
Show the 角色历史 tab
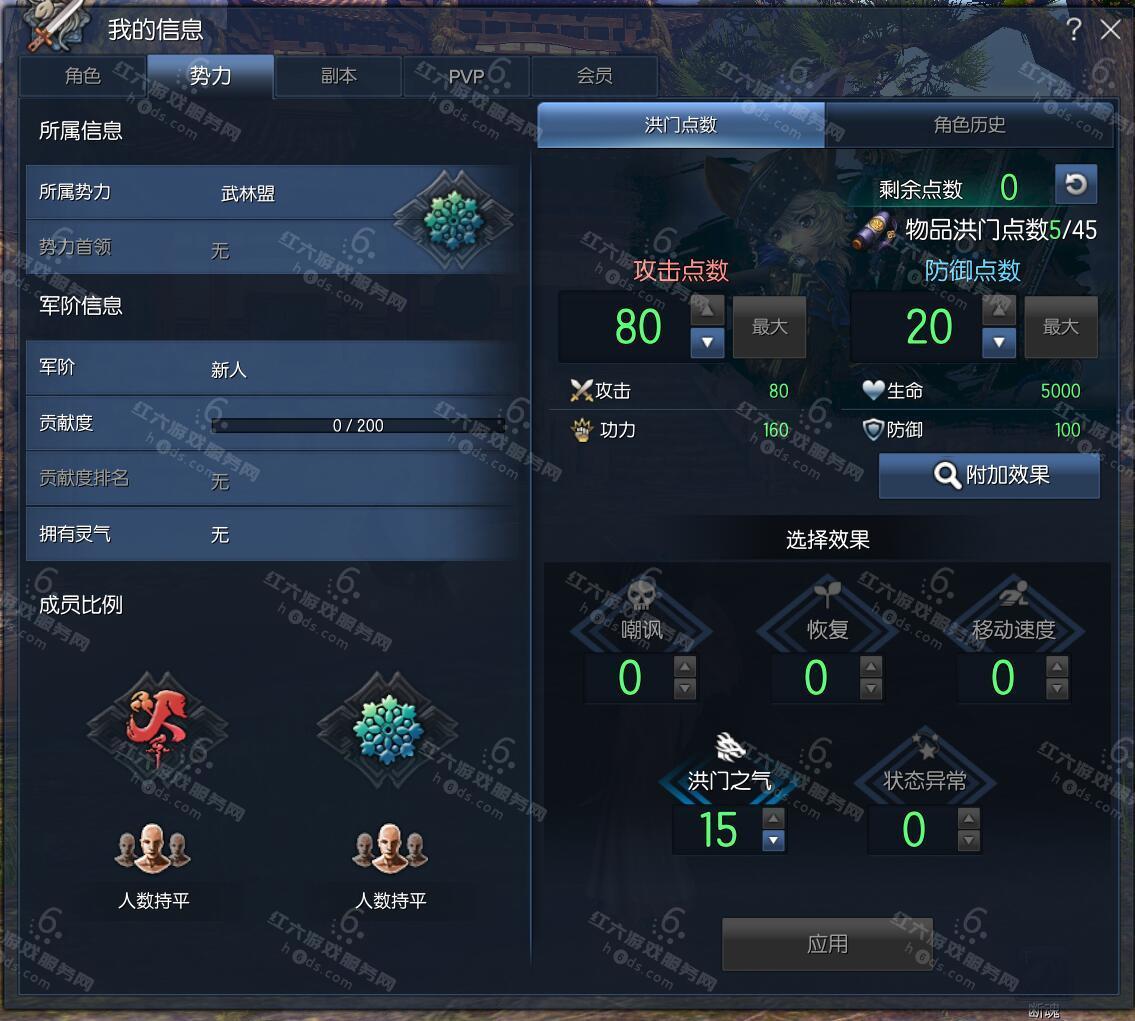pyautogui.click(x=969, y=125)
